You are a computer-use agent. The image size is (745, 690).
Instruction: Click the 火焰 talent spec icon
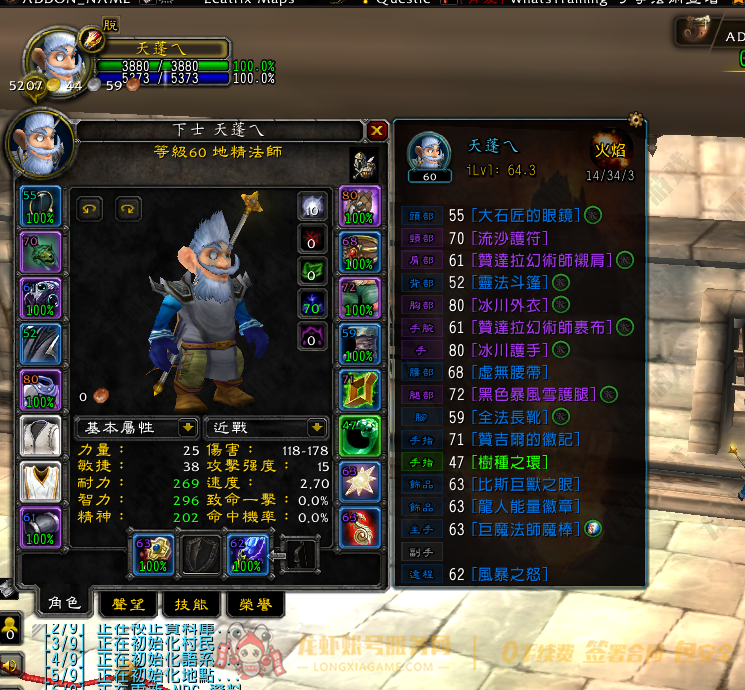tap(610, 150)
